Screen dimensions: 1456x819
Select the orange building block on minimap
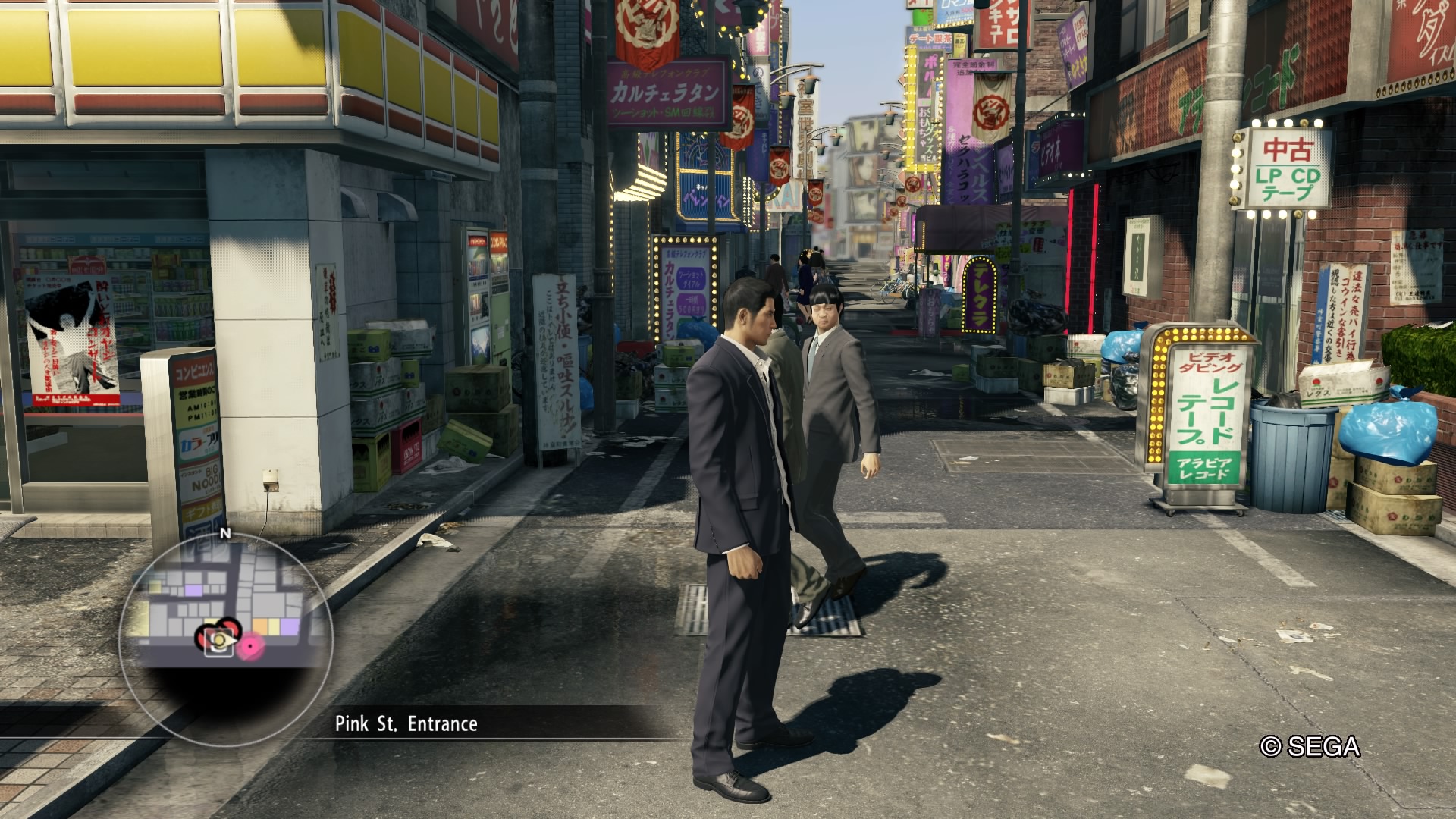click(261, 626)
